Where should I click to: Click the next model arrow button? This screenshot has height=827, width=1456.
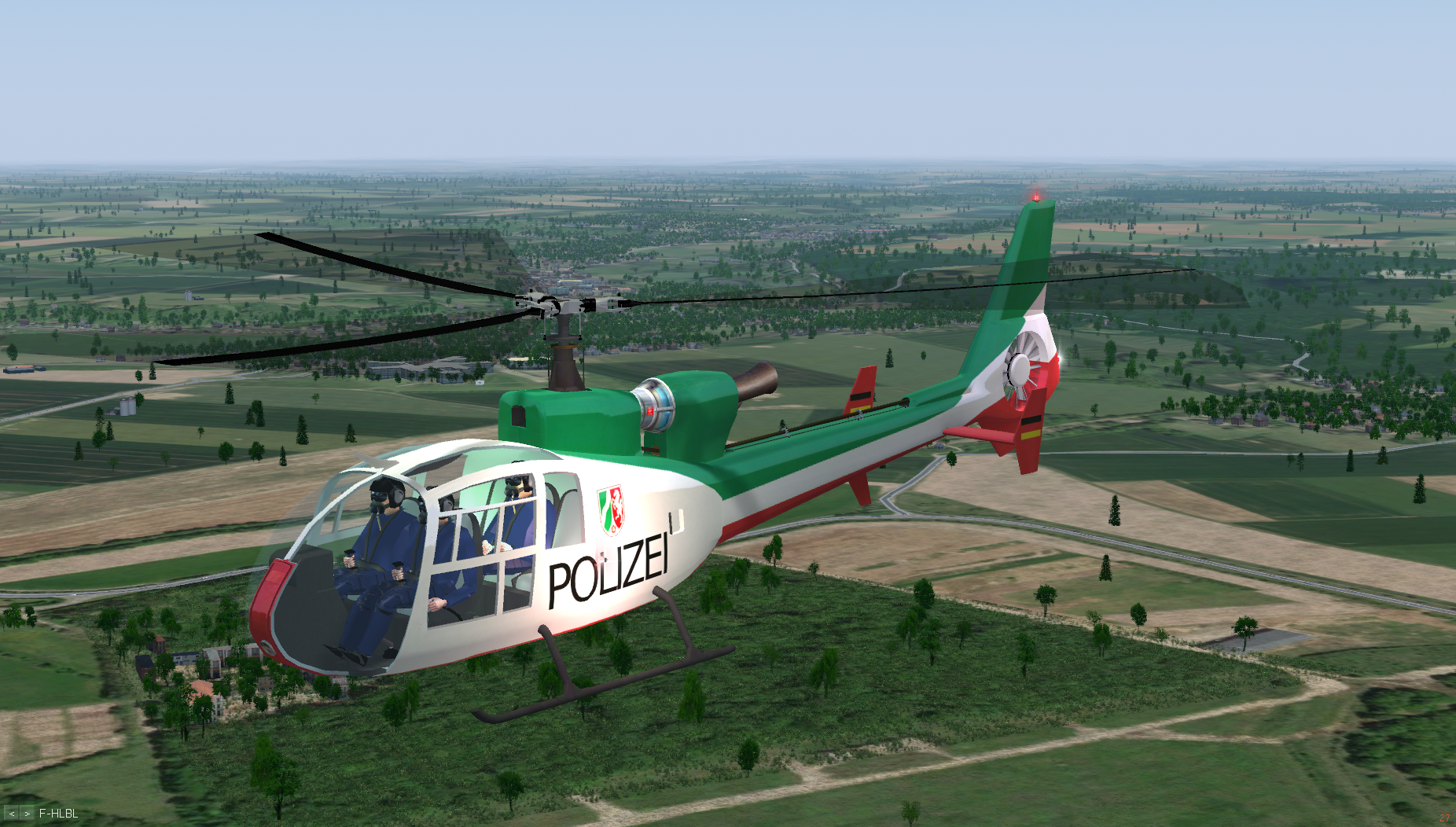[x=28, y=814]
